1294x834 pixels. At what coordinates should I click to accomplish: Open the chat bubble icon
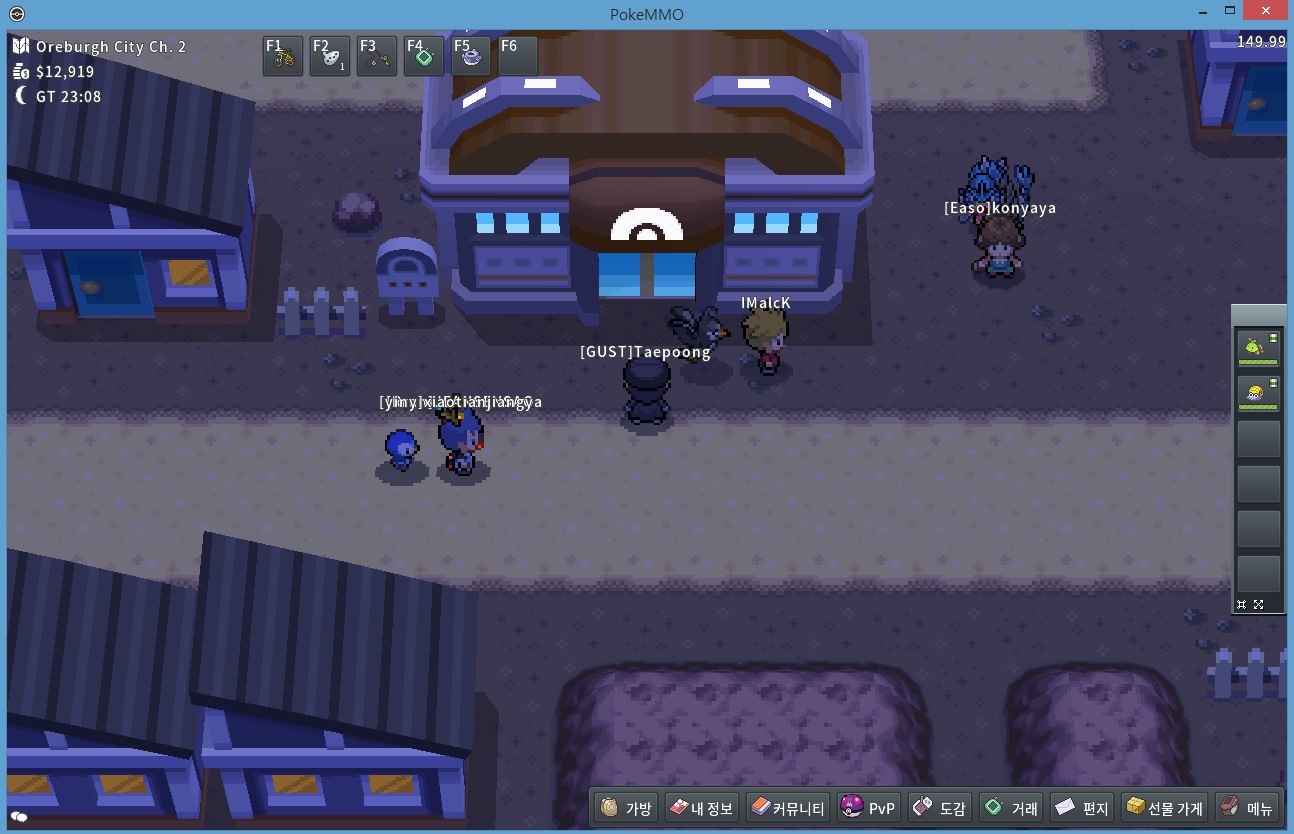point(18,817)
